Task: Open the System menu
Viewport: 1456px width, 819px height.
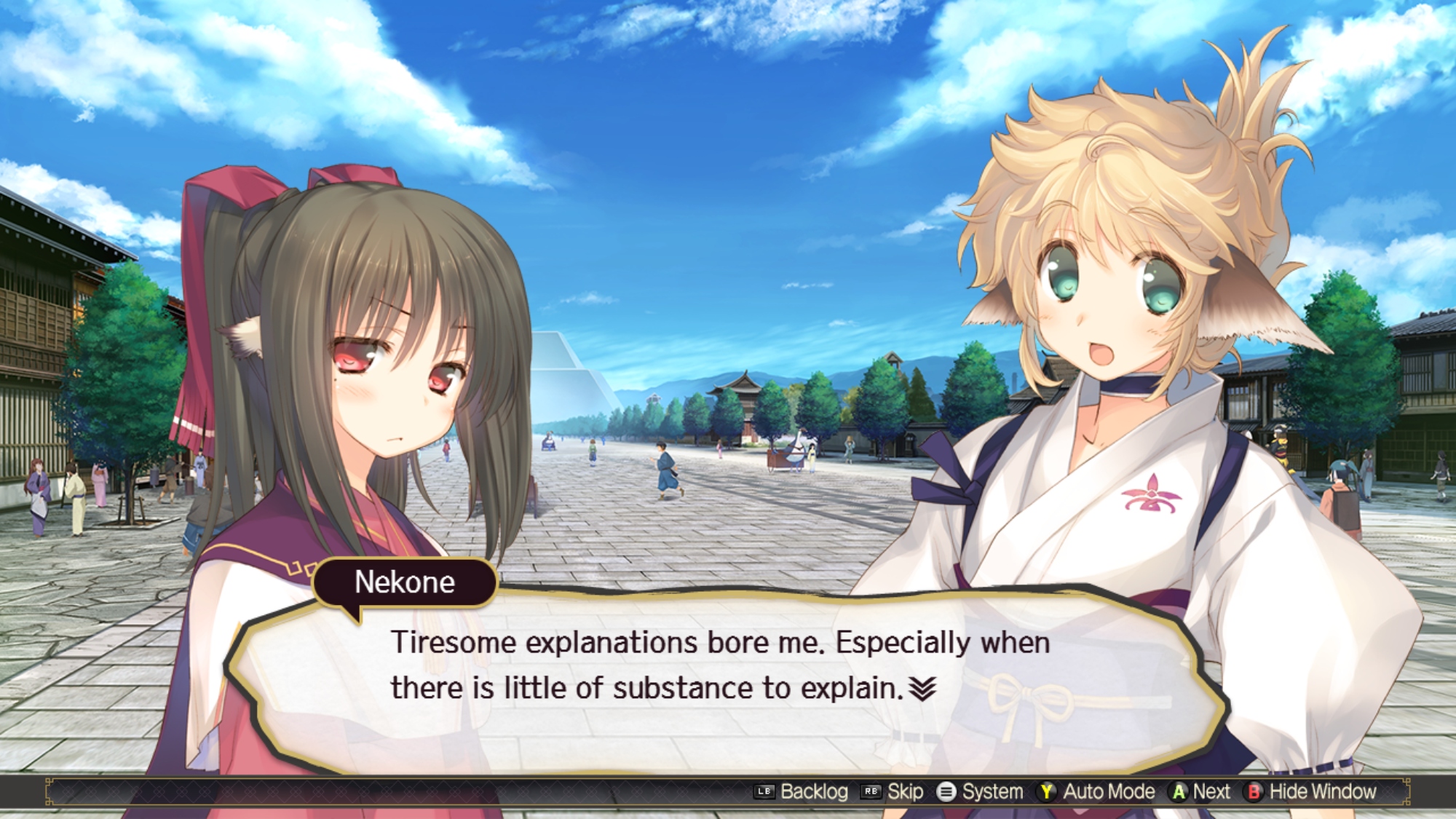Action: [980, 791]
